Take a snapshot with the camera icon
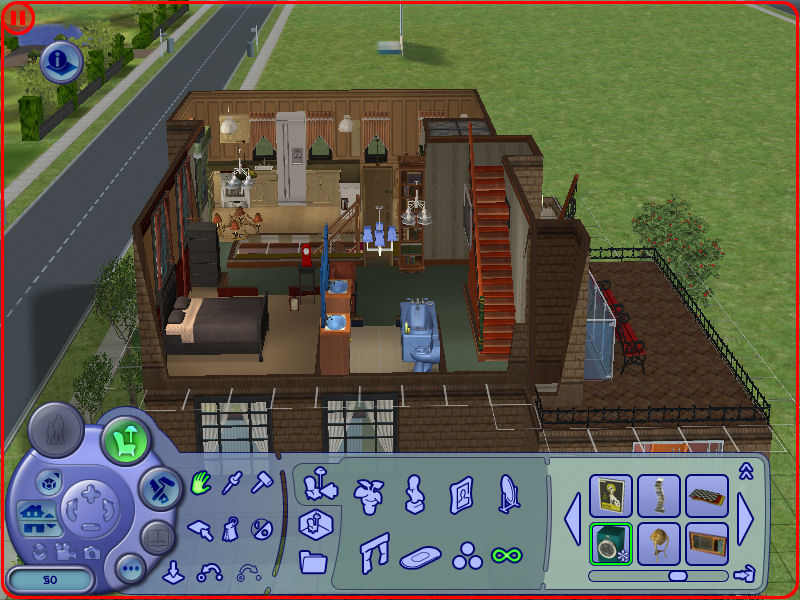This screenshot has width=800, height=600. [x=92, y=552]
